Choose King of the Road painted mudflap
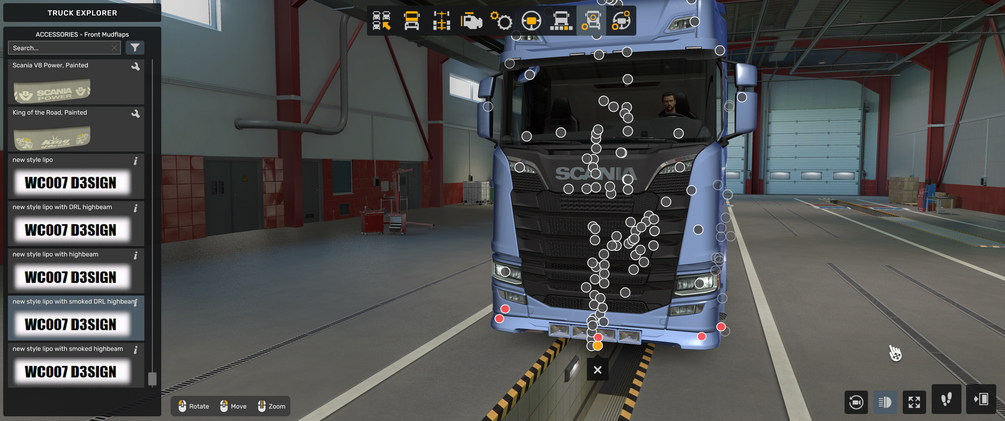The width and height of the screenshot is (1005, 421). pos(77,130)
